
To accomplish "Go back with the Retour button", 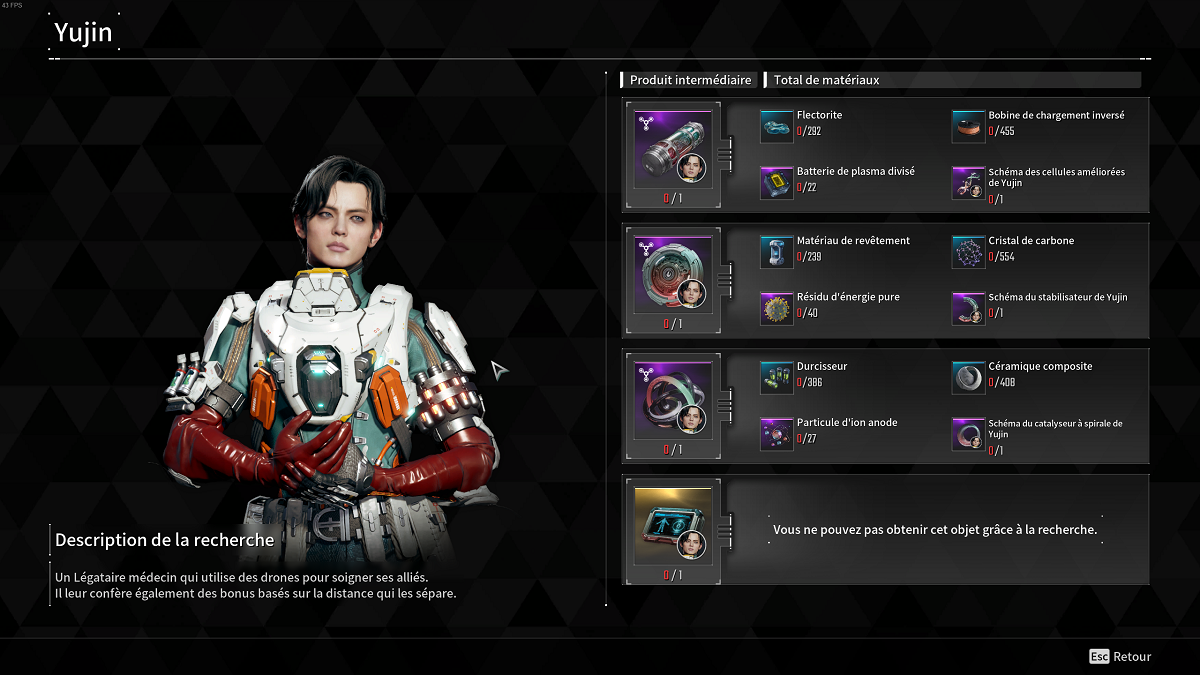I will 1120,657.
